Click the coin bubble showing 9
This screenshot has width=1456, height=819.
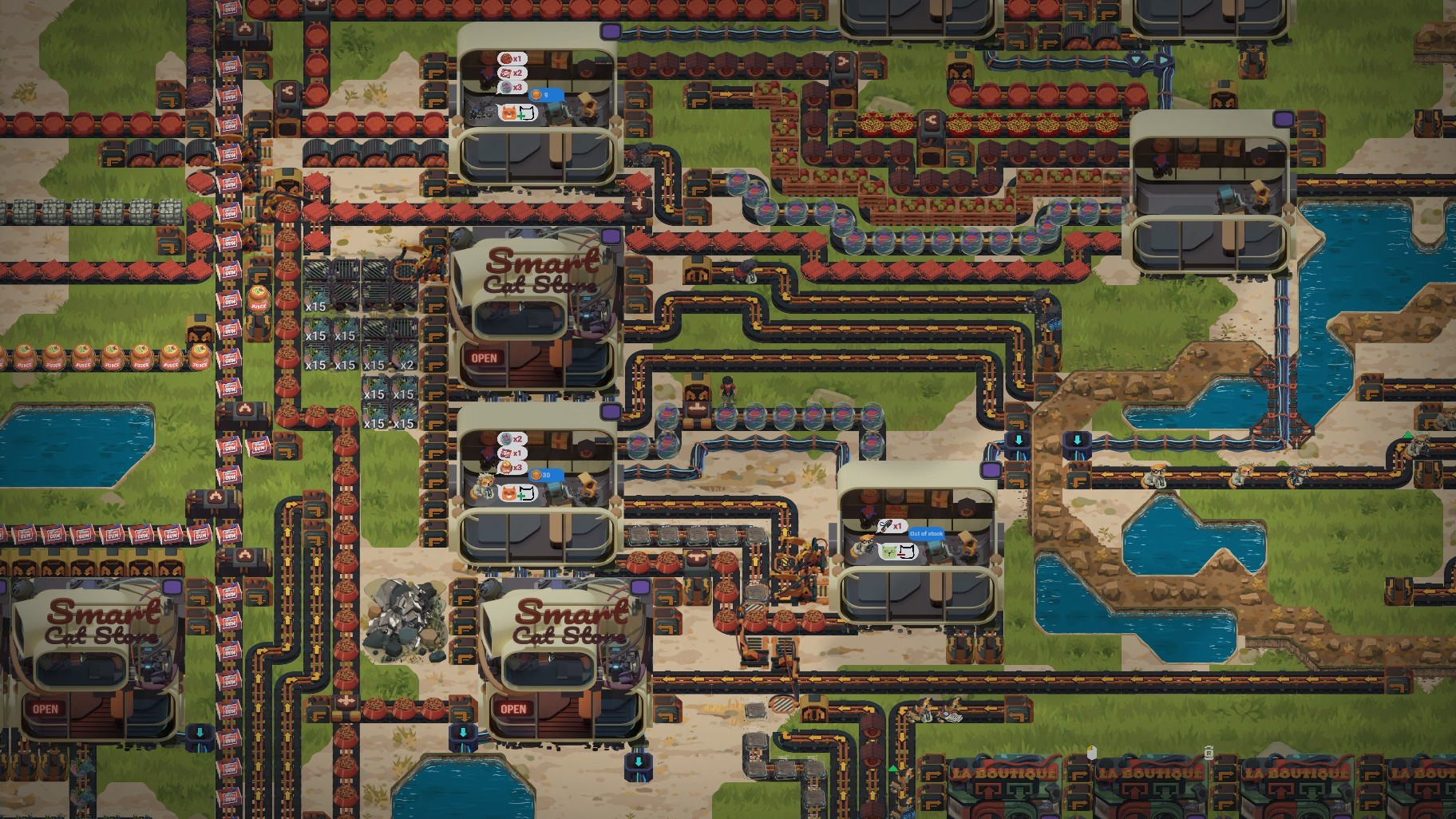[x=546, y=95]
